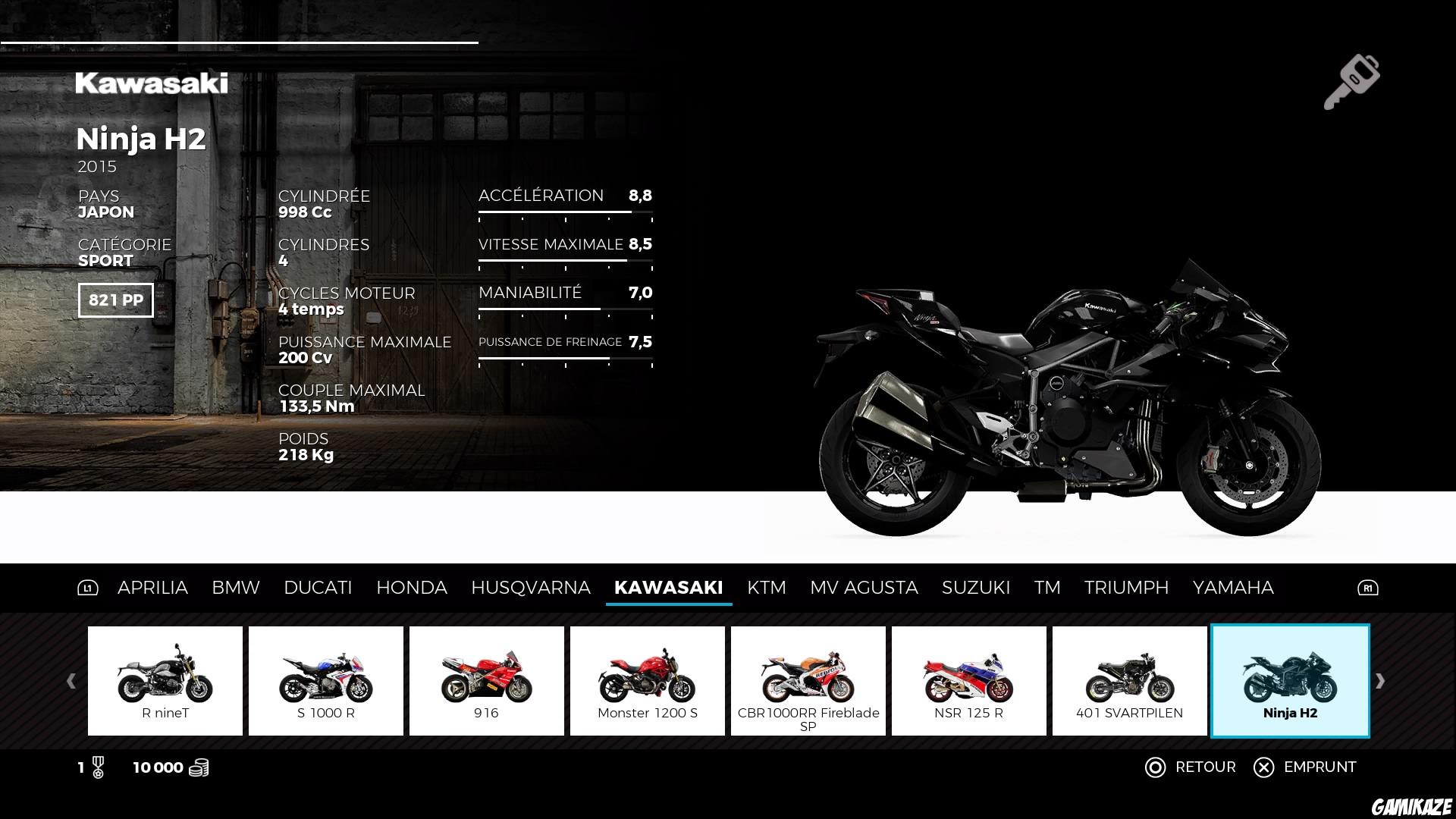Click the left arrow to browse previous bikes
The width and height of the screenshot is (1456, 819).
(71, 679)
